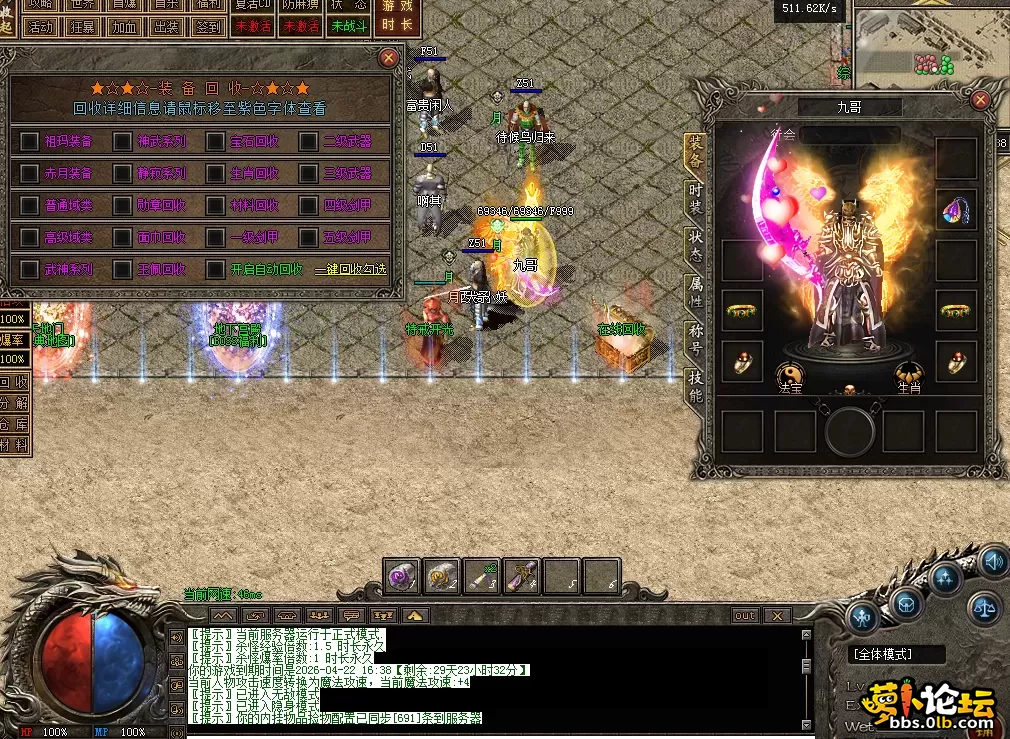Enable the 五级剑甲 recycle checkbox
Image resolution: width=1010 pixels, height=739 pixels.
point(309,238)
